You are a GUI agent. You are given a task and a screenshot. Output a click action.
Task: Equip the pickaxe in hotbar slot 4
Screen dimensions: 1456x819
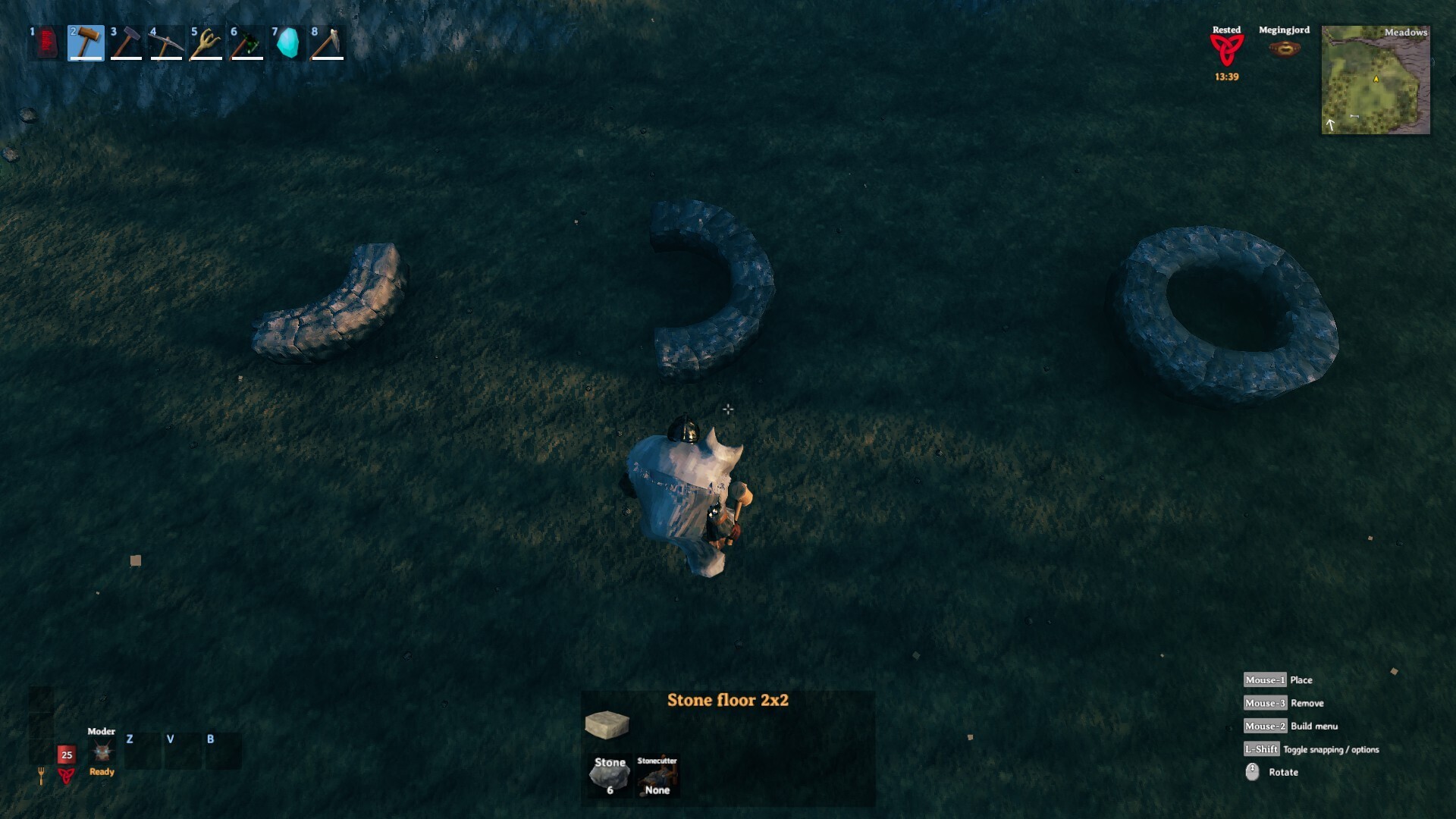tap(166, 43)
